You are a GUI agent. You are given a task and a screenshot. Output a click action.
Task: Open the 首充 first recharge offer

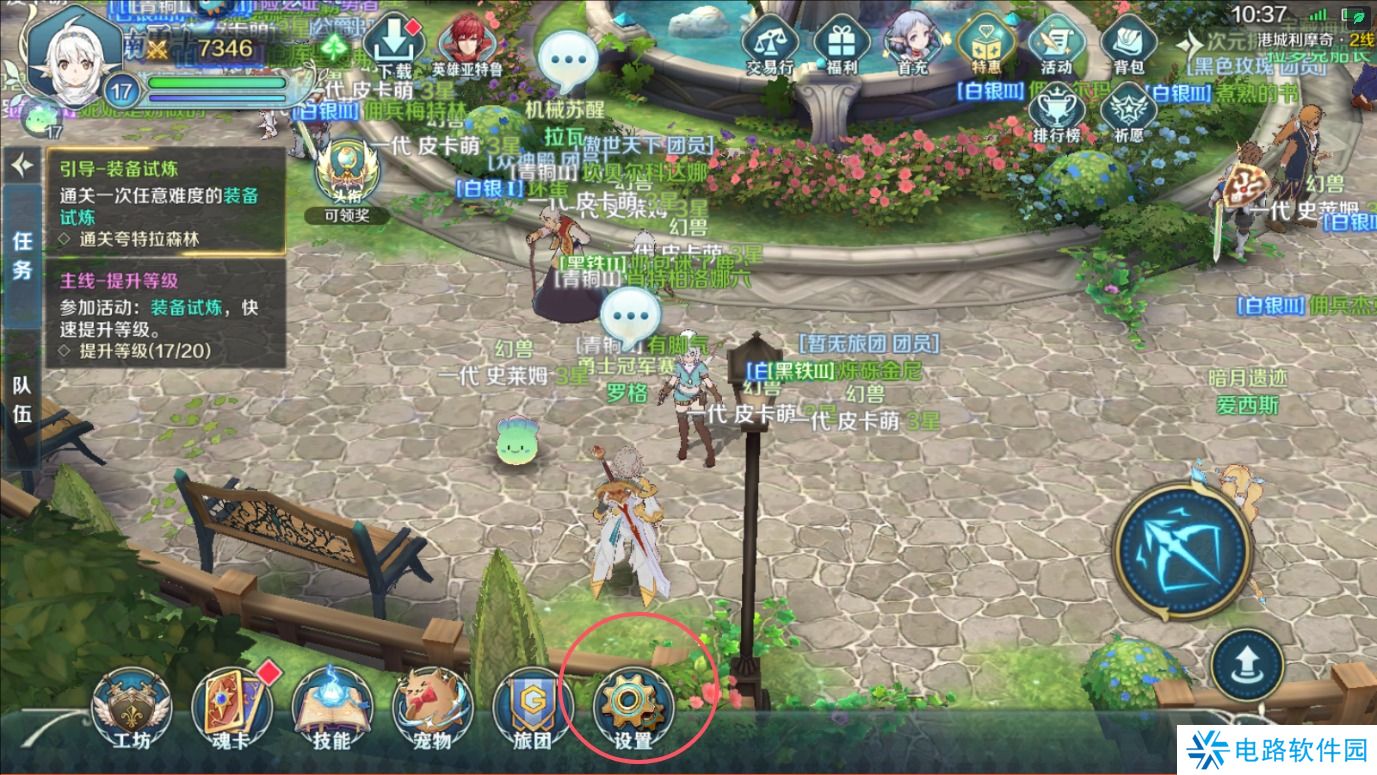point(912,47)
